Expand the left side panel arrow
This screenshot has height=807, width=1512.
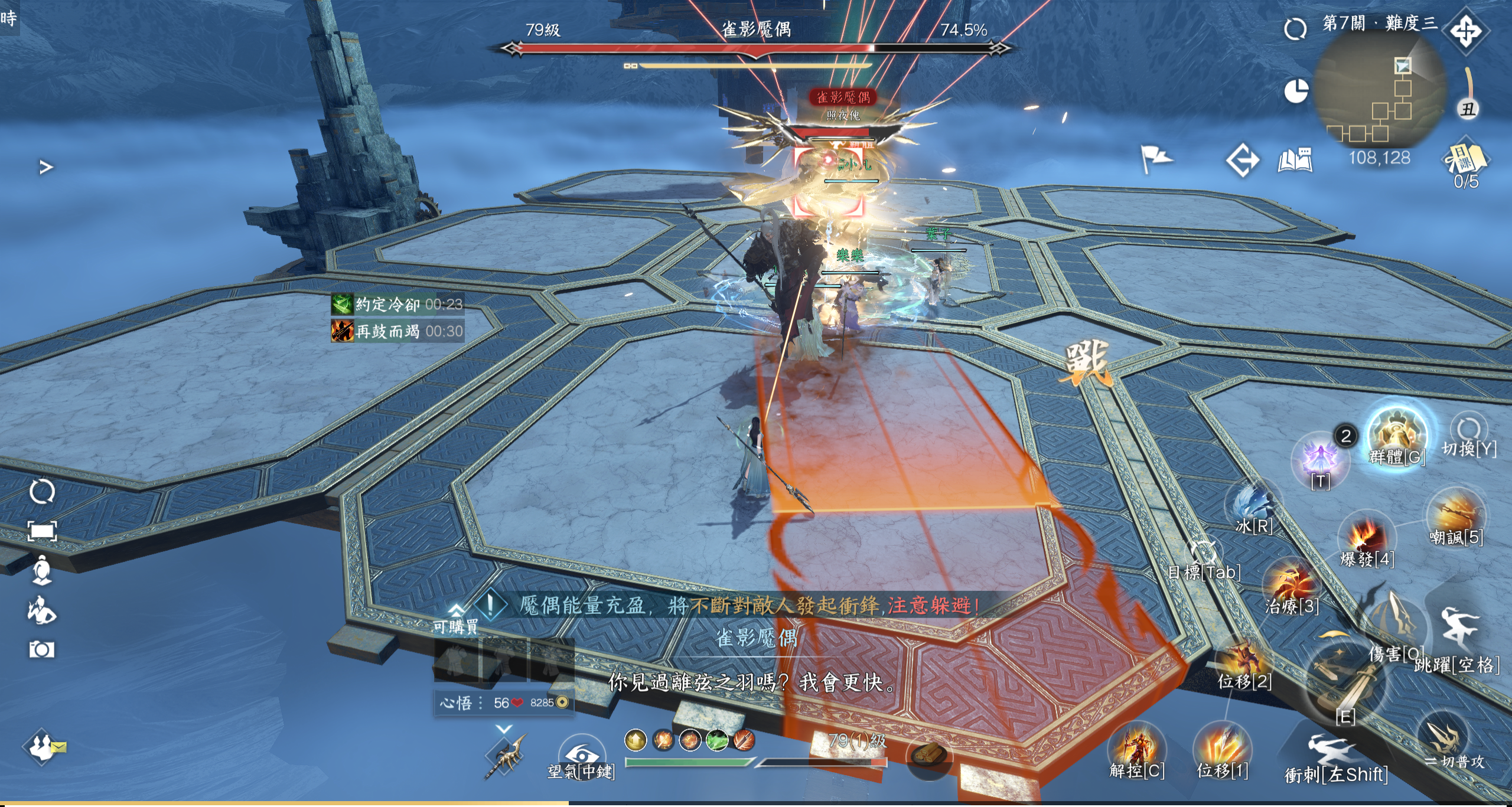pos(46,168)
